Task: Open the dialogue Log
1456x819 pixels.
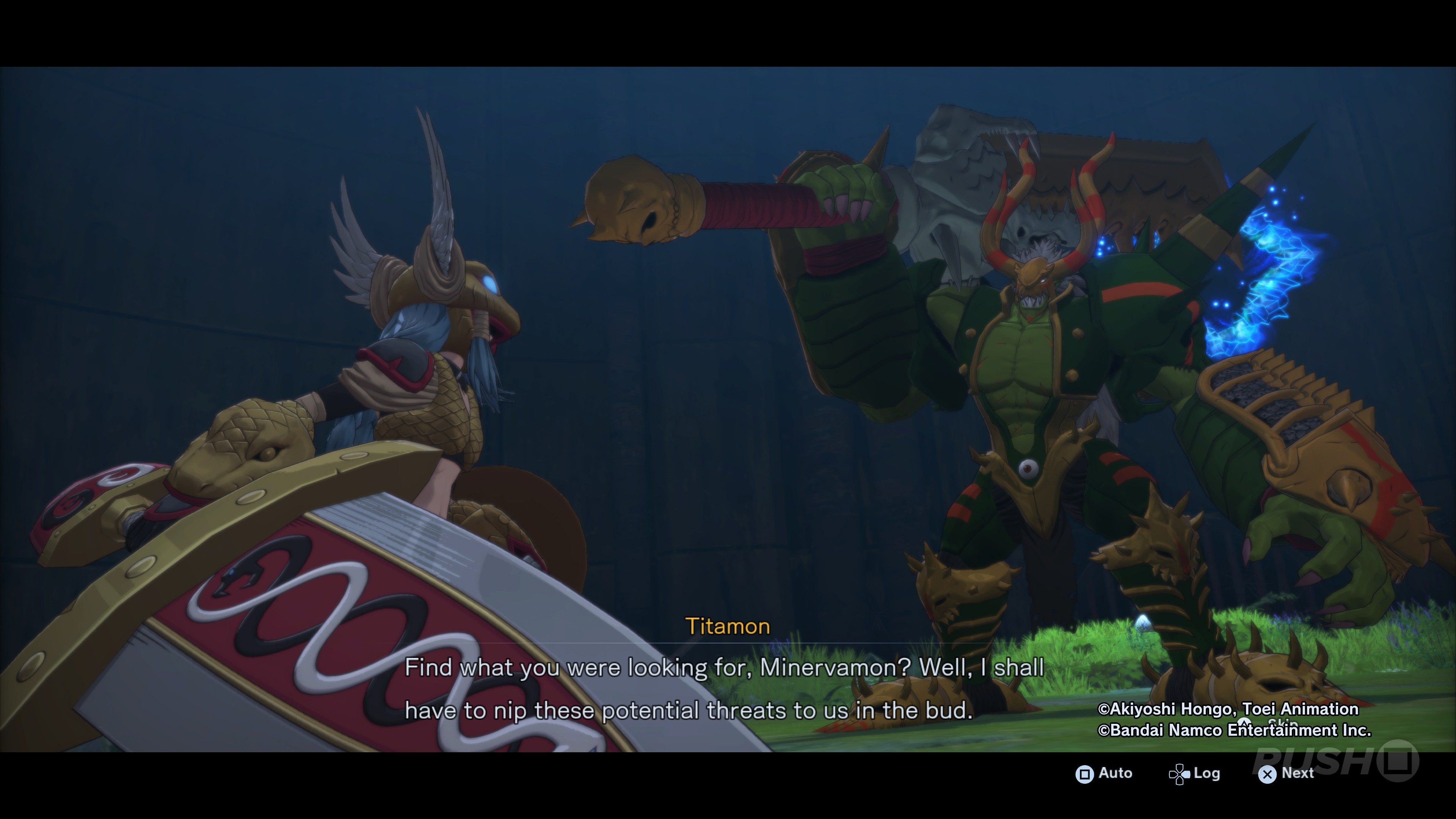Action: [1195, 773]
